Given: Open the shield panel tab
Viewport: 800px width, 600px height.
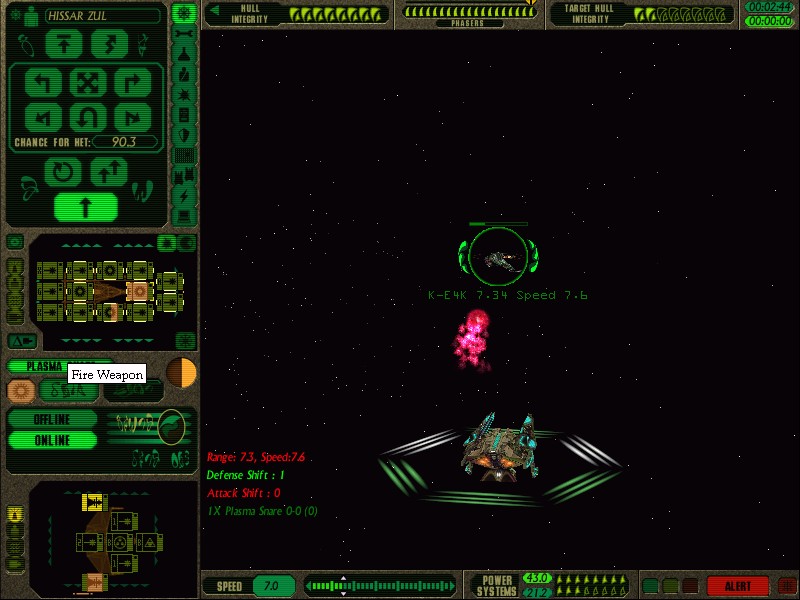Looking at the screenshot, I should tap(184, 135).
